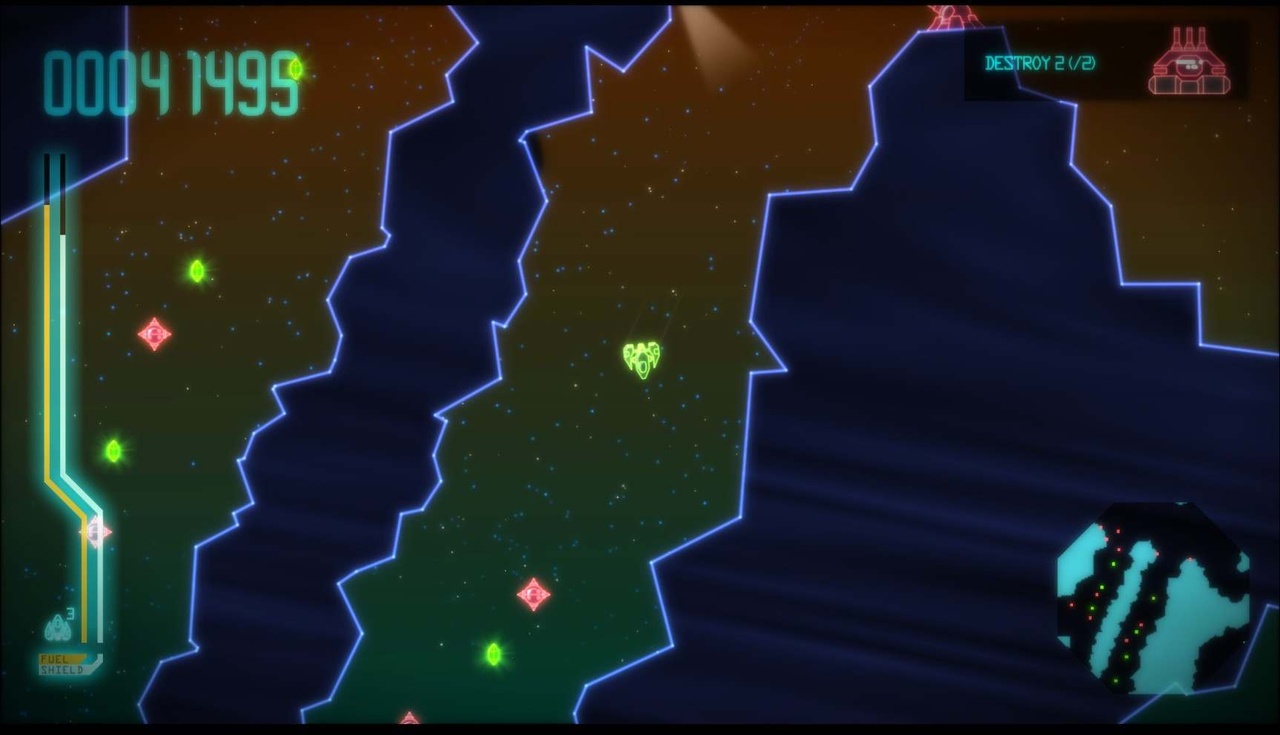
Task: Select the red enemy factory icon beside DESTROY objective
Action: click(1190, 62)
